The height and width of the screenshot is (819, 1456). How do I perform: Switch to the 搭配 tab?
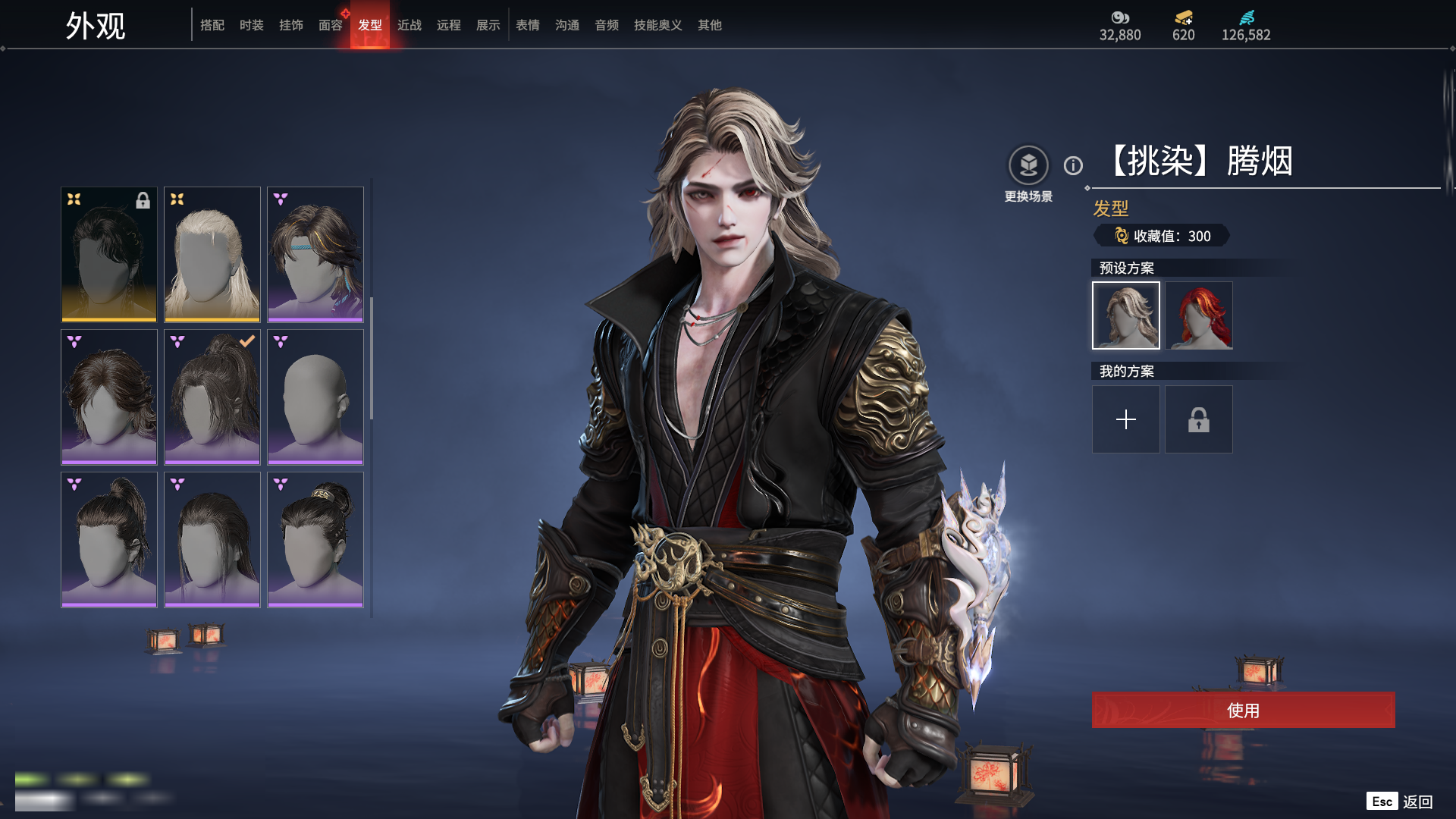pyautogui.click(x=212, y=25)
